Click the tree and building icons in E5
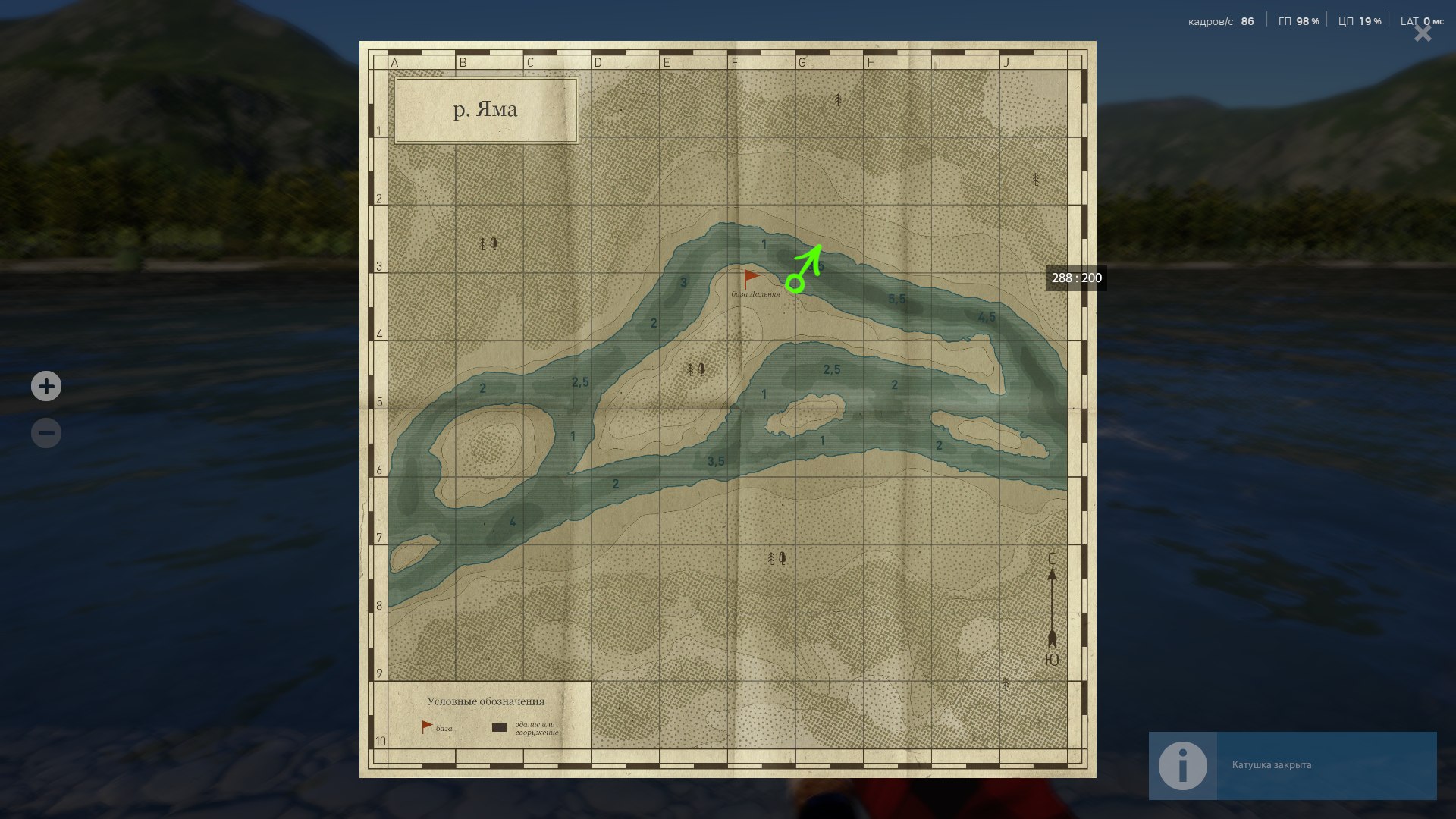This screenshot has height=819, width=1456. pos(694,369)
